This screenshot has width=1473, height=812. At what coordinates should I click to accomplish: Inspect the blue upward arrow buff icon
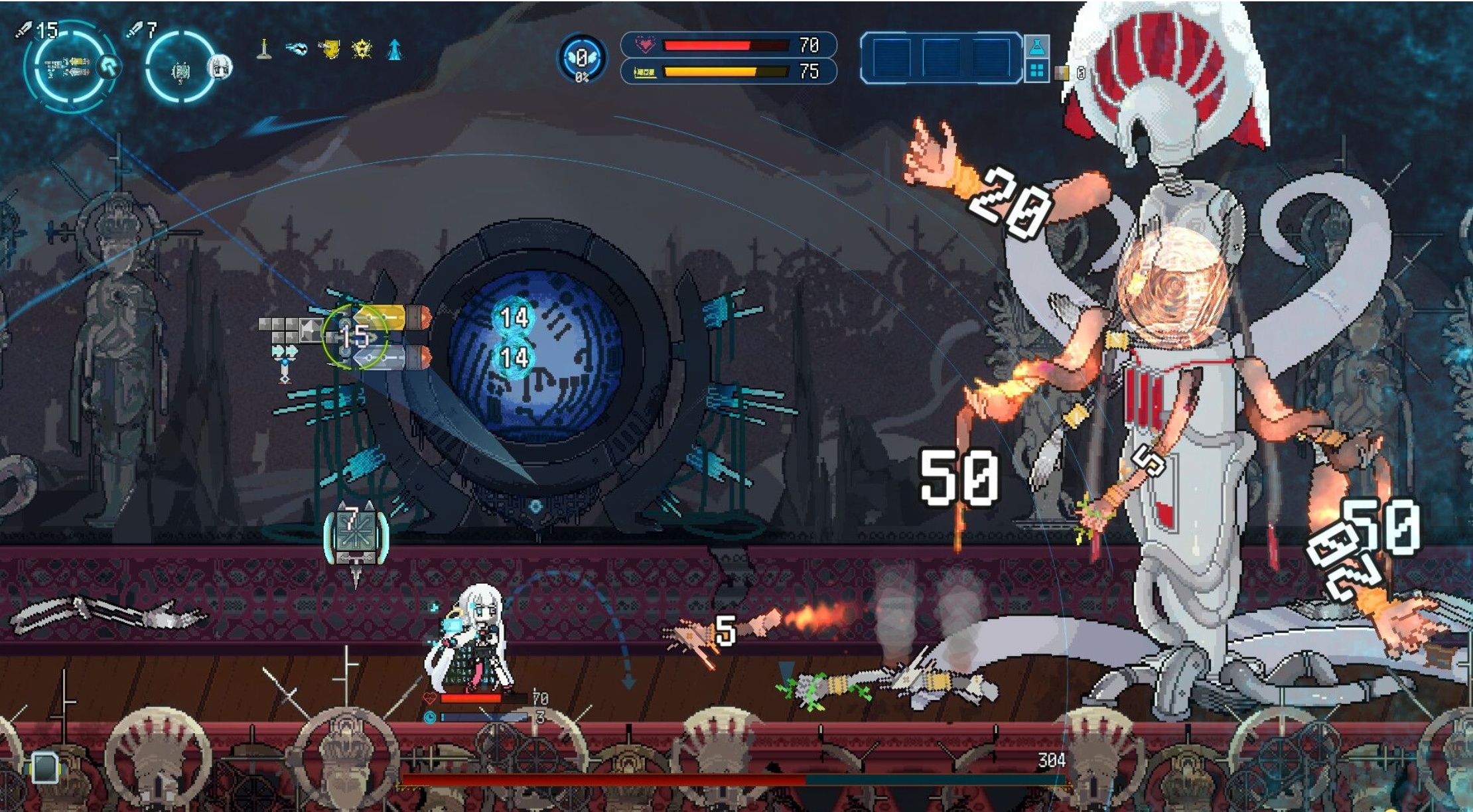395,50
